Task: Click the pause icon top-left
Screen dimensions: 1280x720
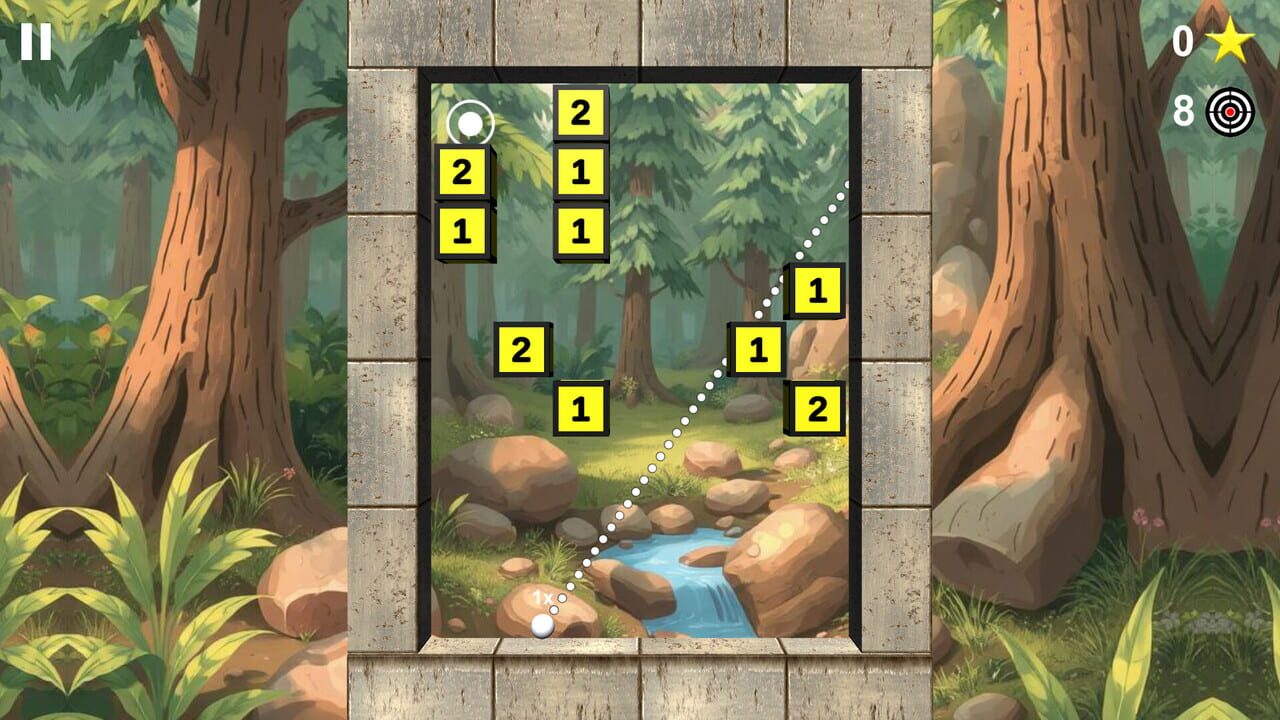Action: click(x=34, y=41)
